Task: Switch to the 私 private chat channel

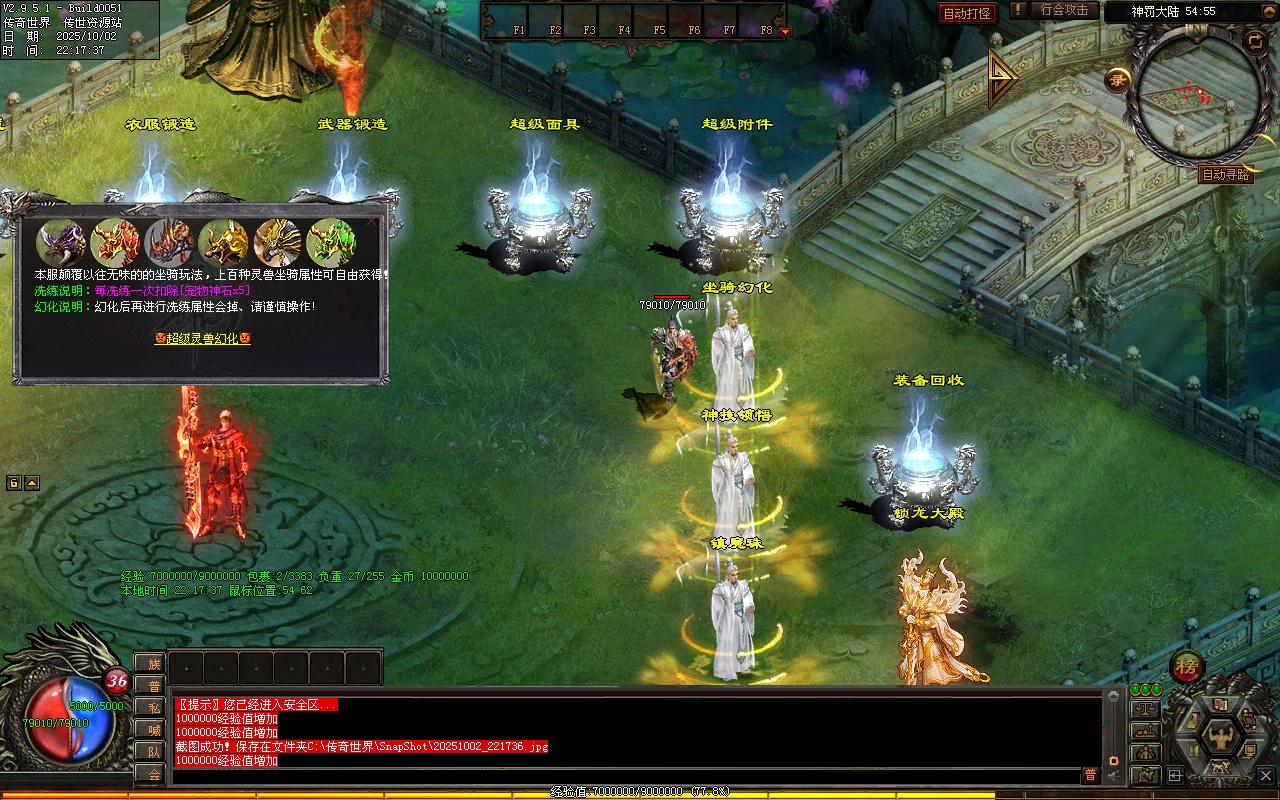Action: click(153, 708)
